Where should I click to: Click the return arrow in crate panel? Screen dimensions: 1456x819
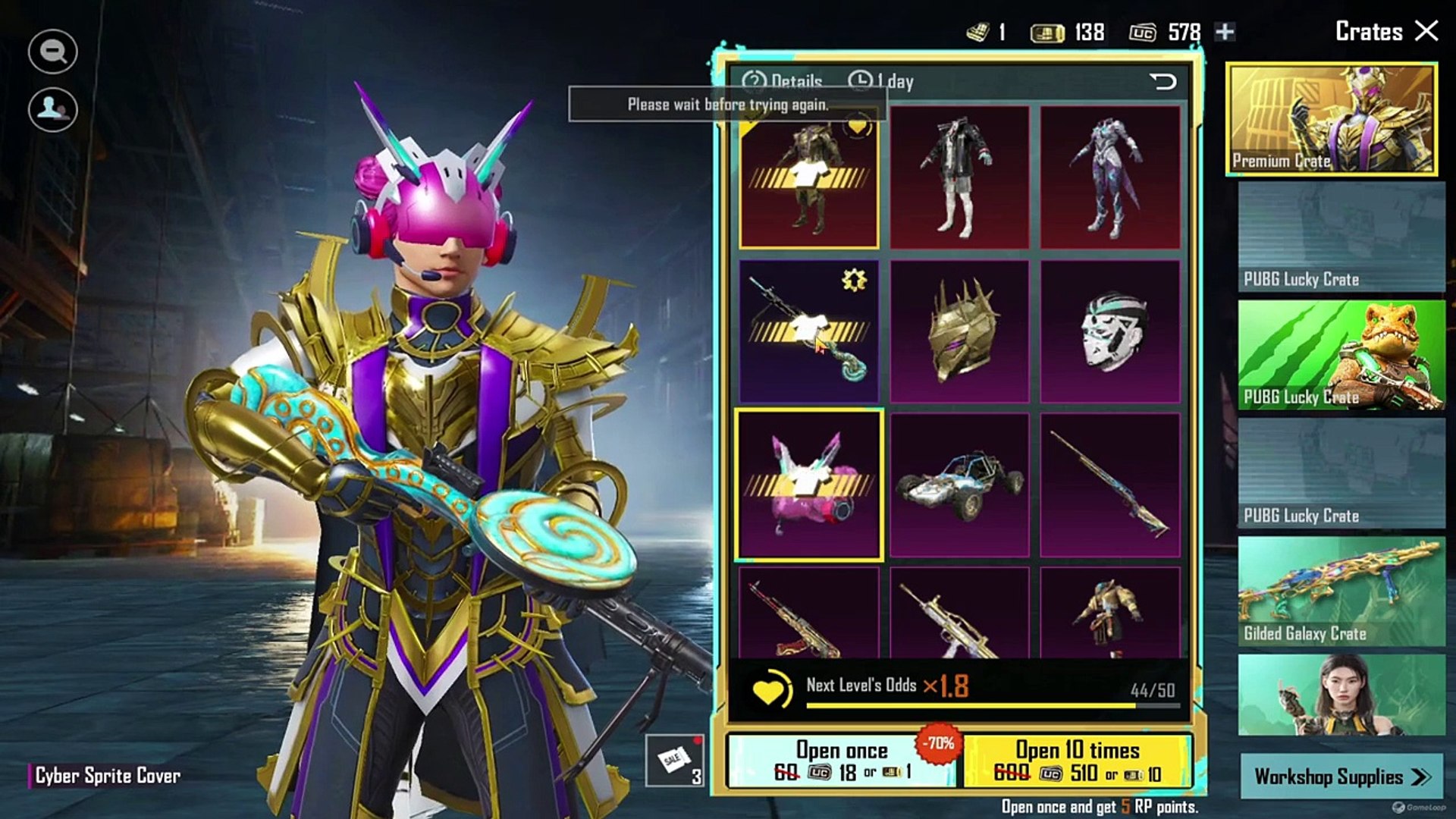1163,81
